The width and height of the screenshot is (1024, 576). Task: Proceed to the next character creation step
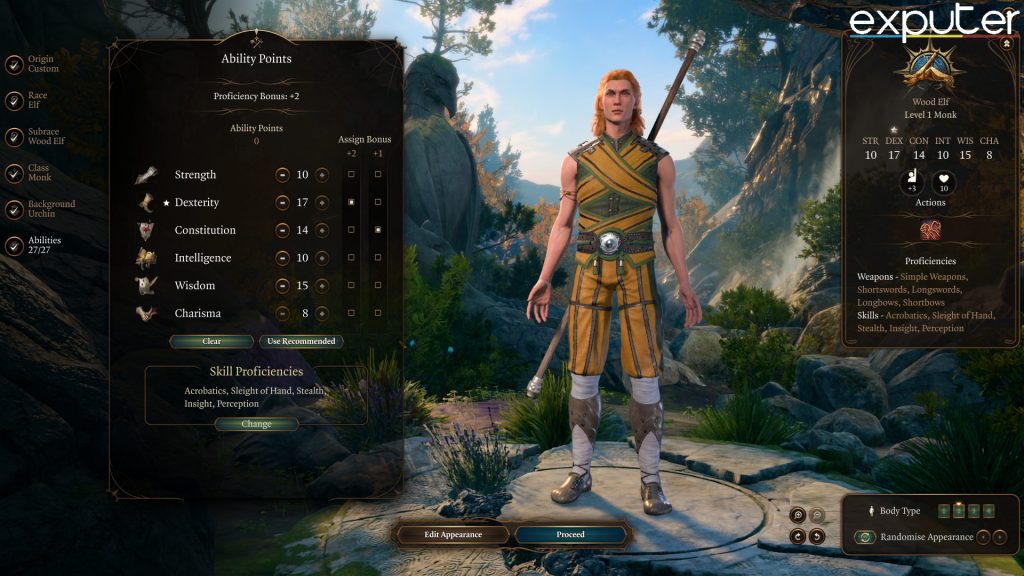[570, 534]
